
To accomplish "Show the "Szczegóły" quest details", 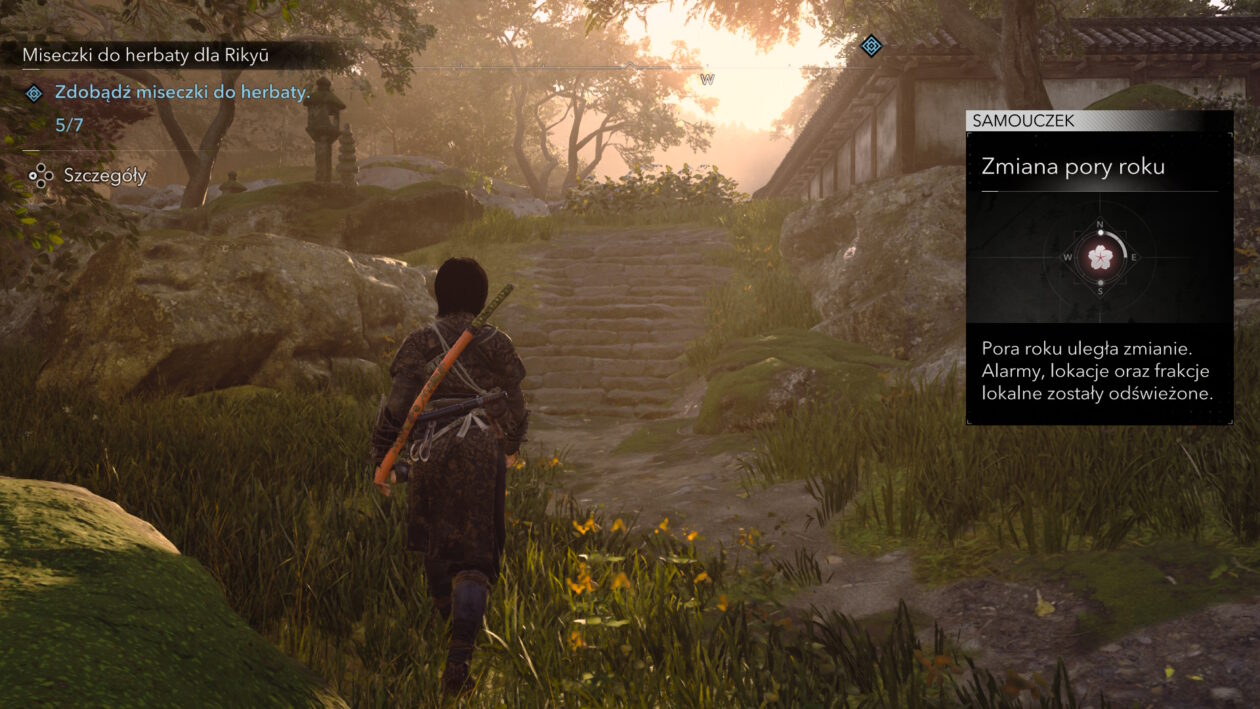I will click(105, 176).
